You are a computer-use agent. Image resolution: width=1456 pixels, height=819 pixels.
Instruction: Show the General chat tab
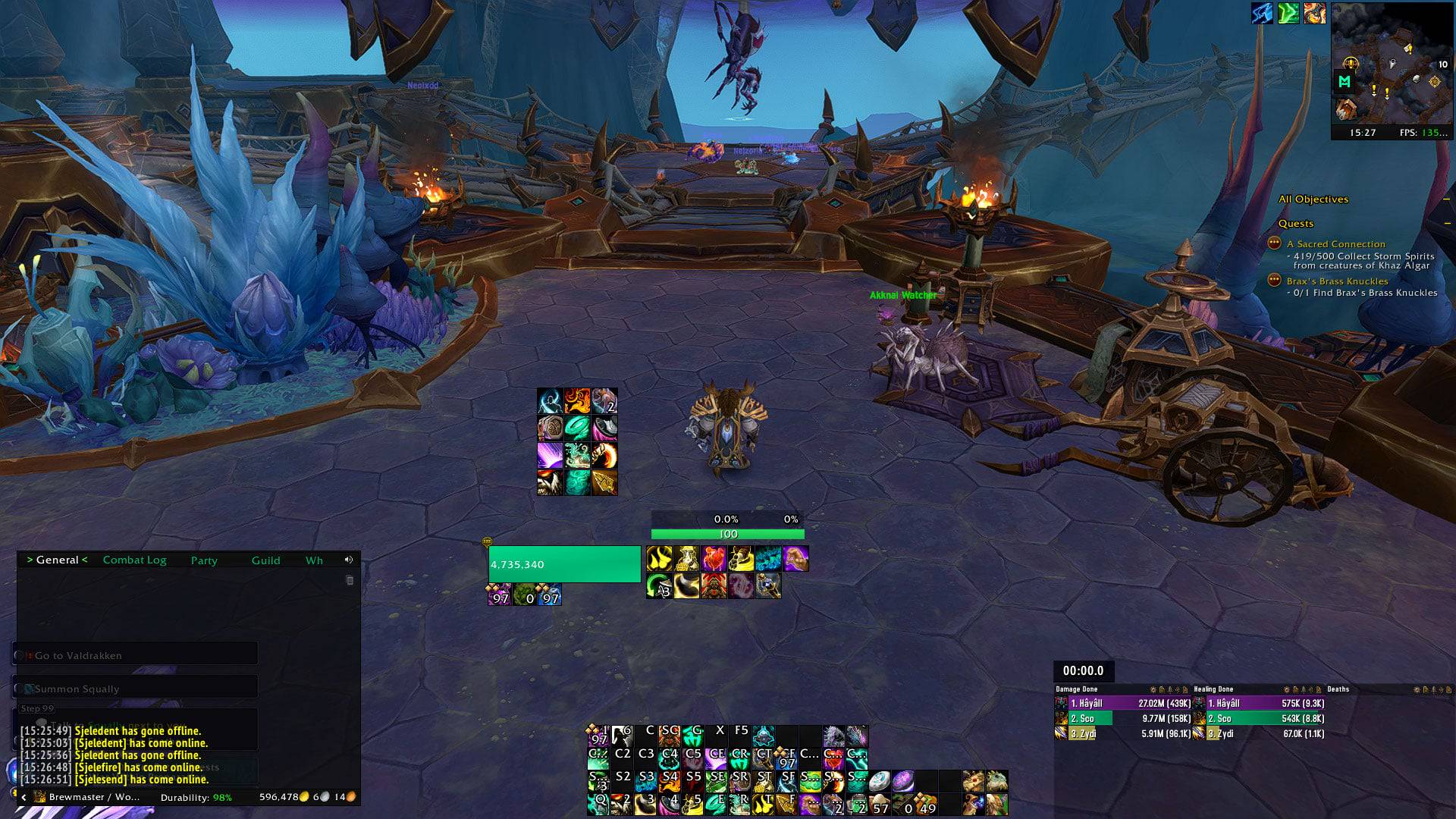click(58, 560)
